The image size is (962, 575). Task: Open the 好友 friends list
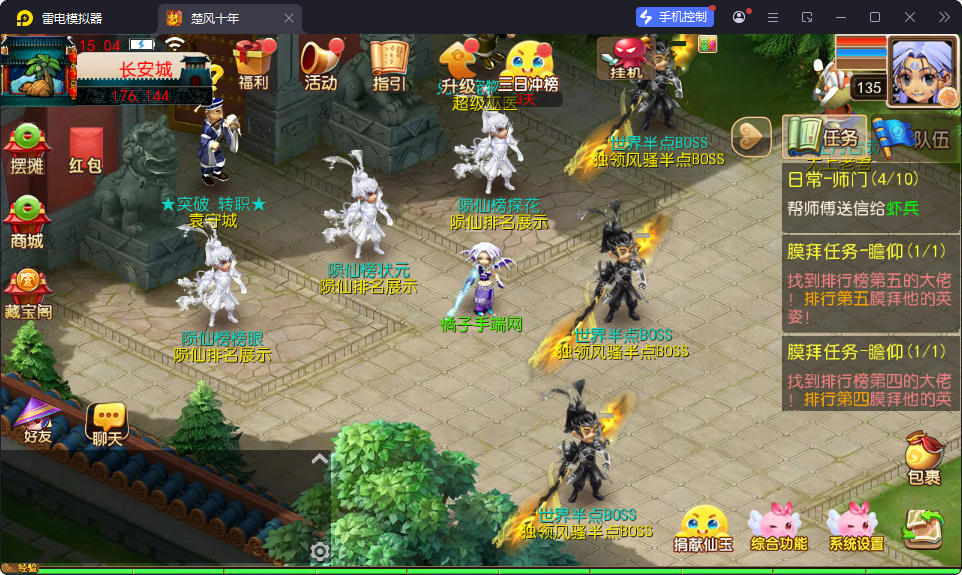click(x=37, y=420)
